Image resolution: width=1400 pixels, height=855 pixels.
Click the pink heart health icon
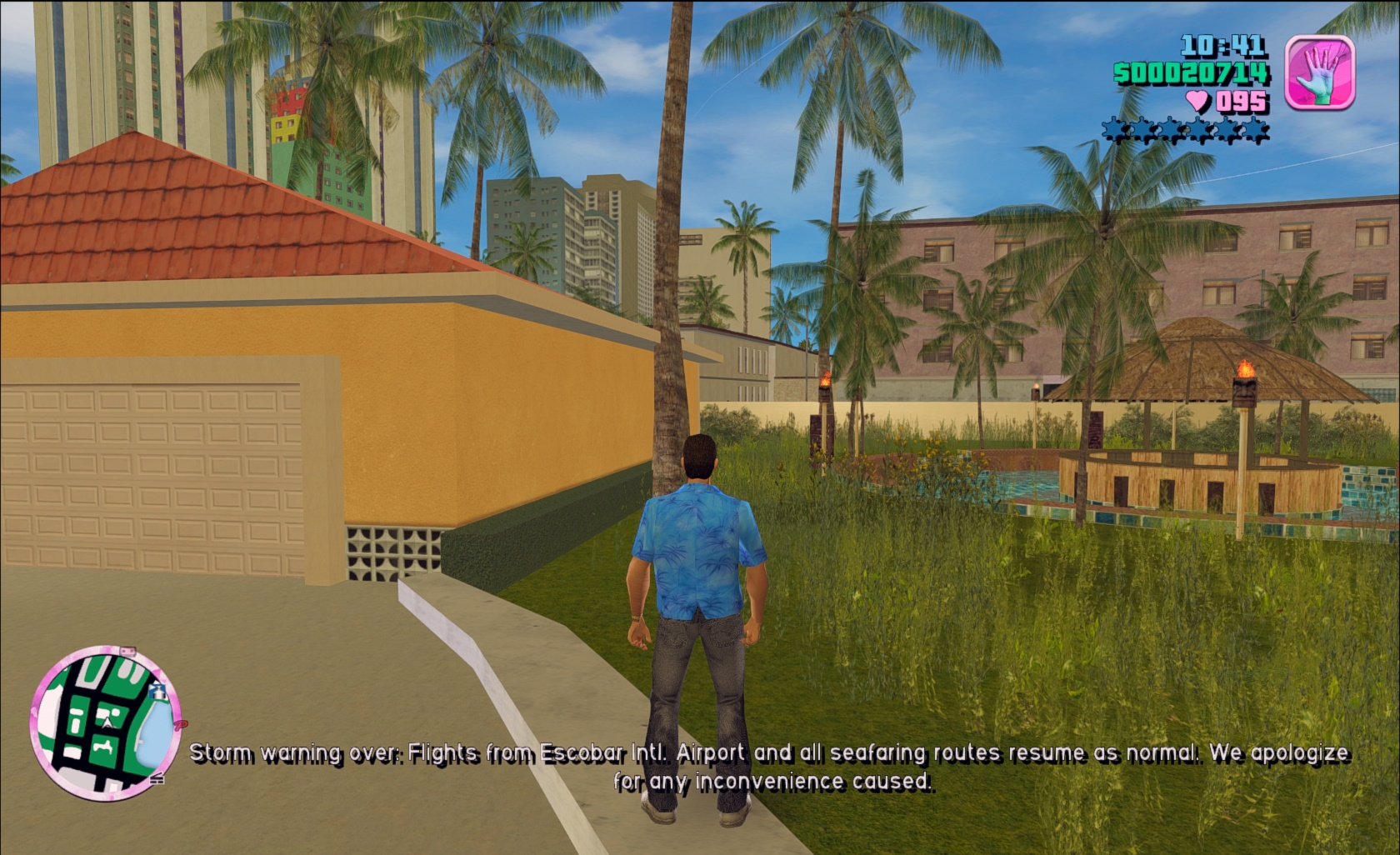pos(1197,98)
